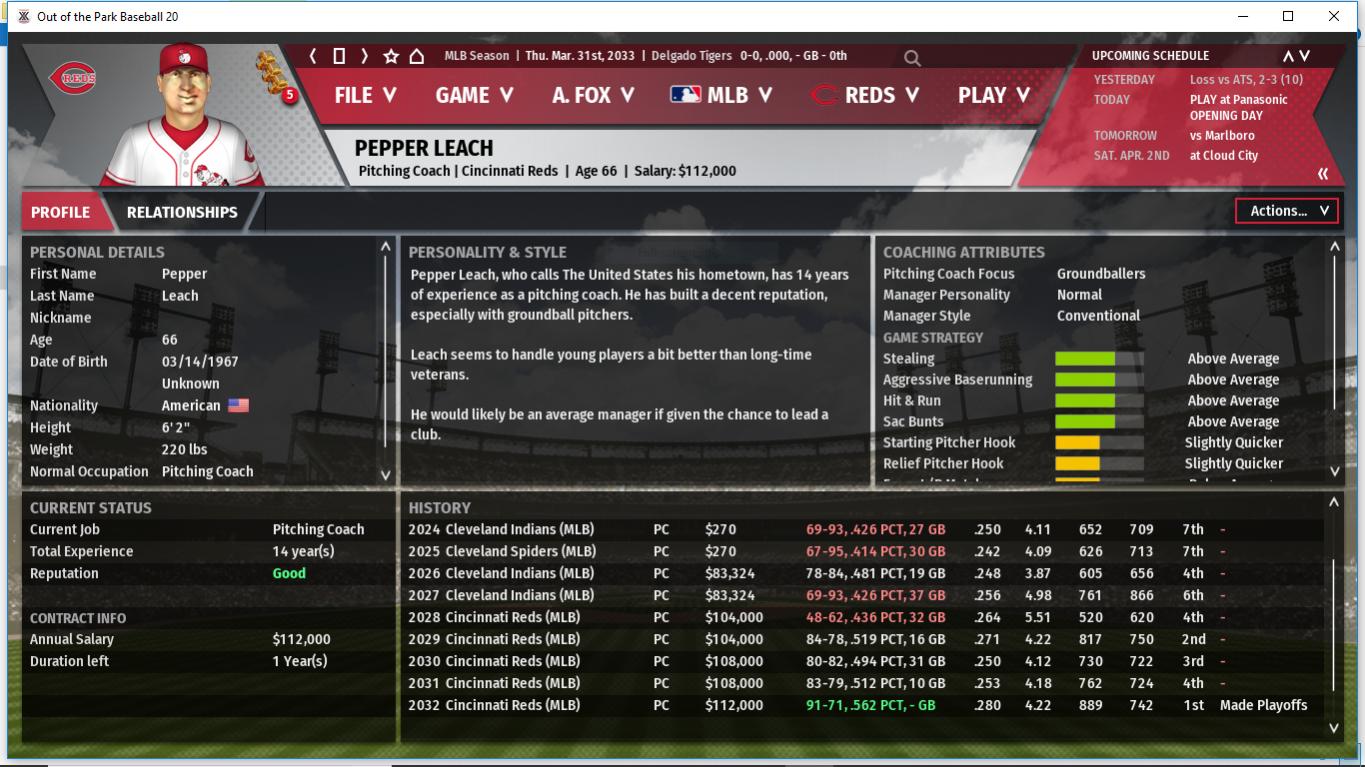Image resolution: width=1365 pixels, height=767 pixels.
Task: Minimize the game window
Action: (1244, 16)
